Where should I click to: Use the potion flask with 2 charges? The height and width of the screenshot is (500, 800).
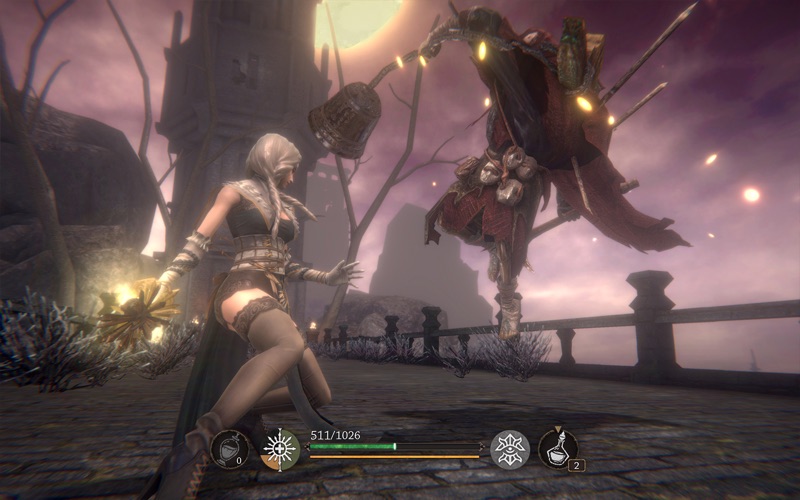pos(557,449)
